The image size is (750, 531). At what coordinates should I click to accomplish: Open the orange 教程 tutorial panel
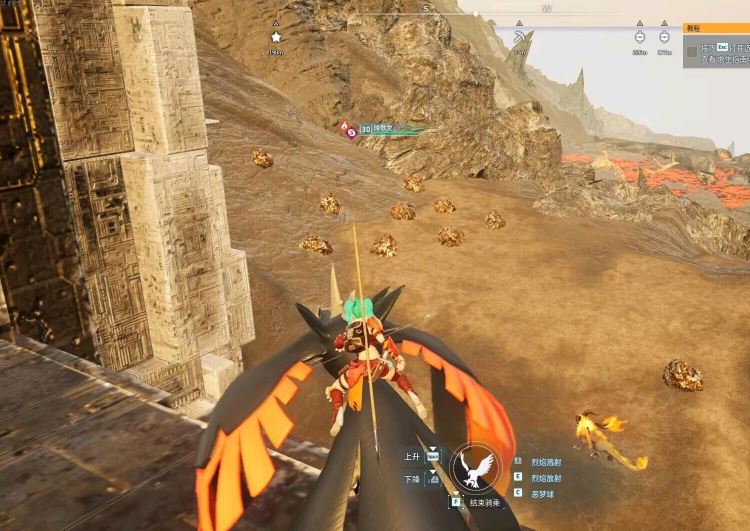click(716, 29)
